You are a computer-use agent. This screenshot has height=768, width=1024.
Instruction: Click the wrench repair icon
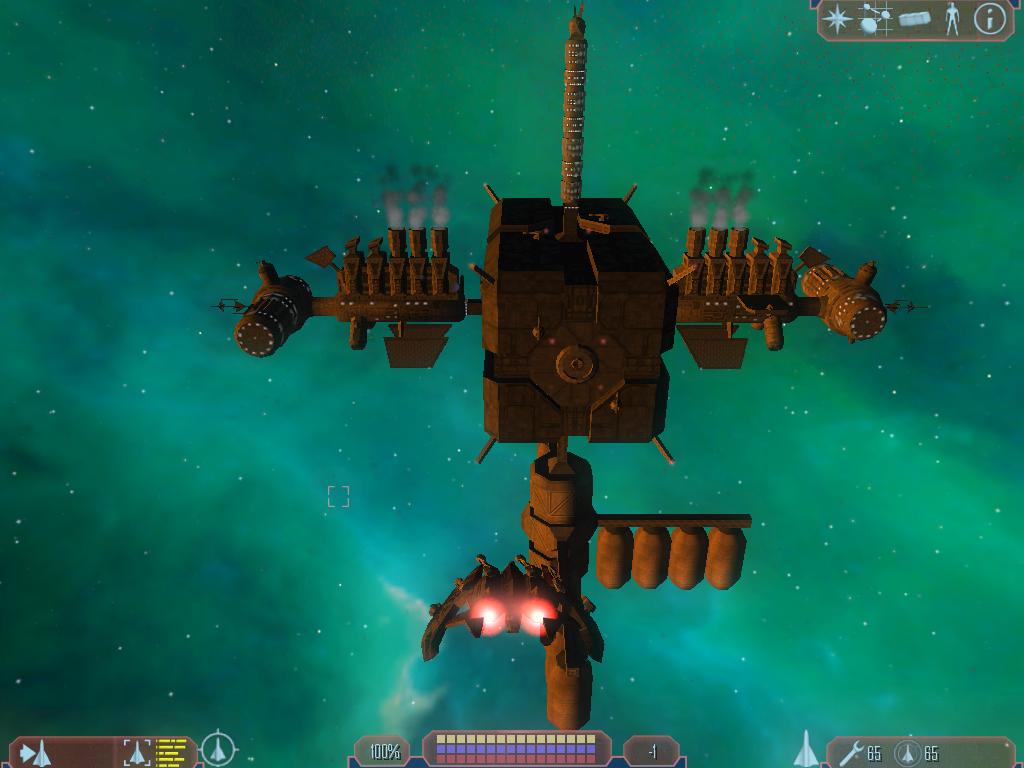[x=851, y=752]
